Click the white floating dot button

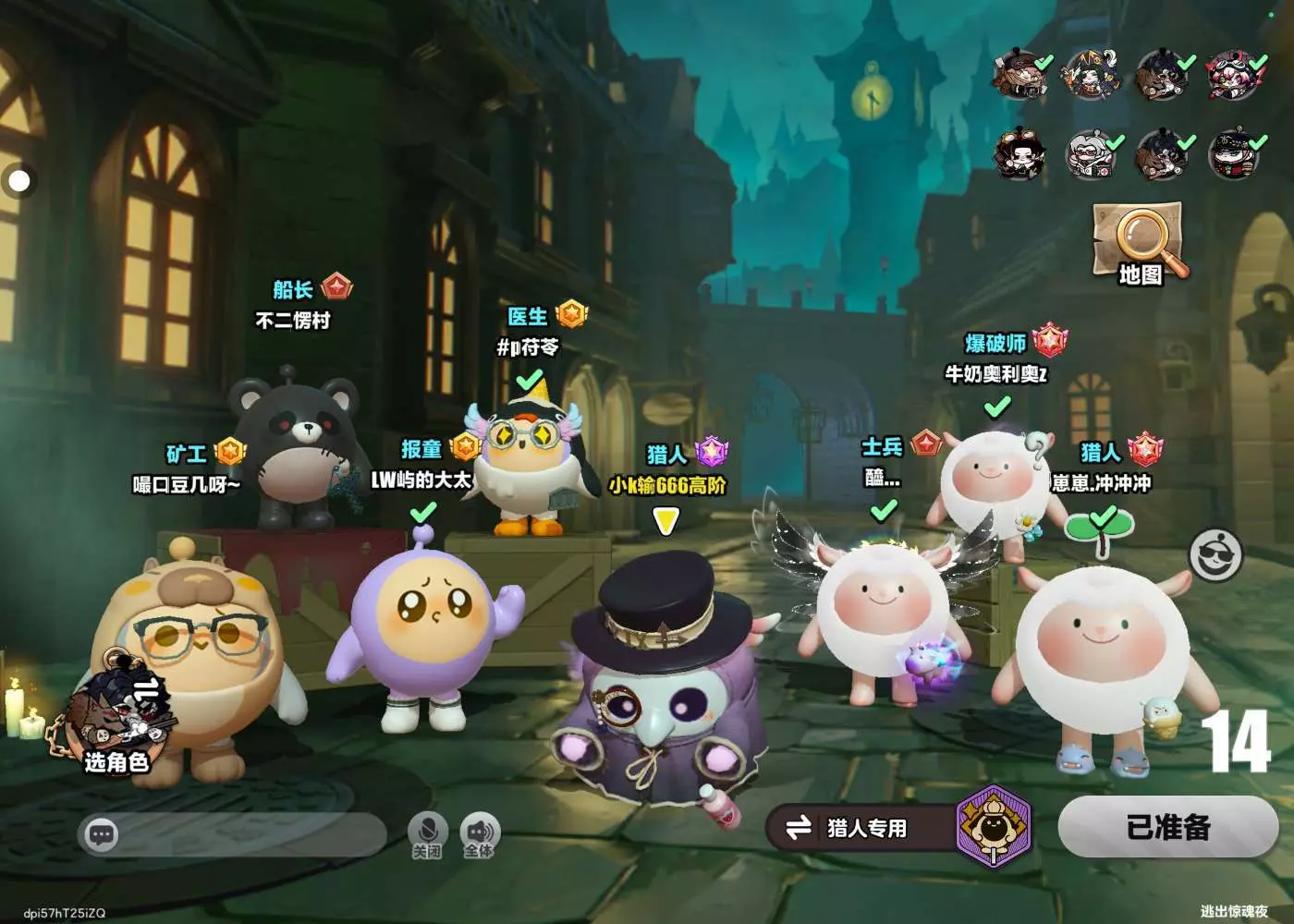[x=18, y=180]
